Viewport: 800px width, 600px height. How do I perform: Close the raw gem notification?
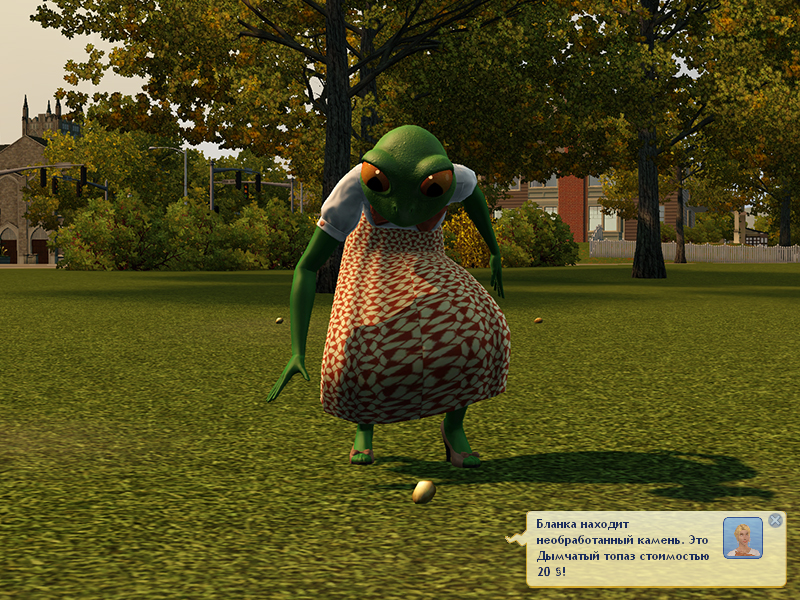point(775,520)
